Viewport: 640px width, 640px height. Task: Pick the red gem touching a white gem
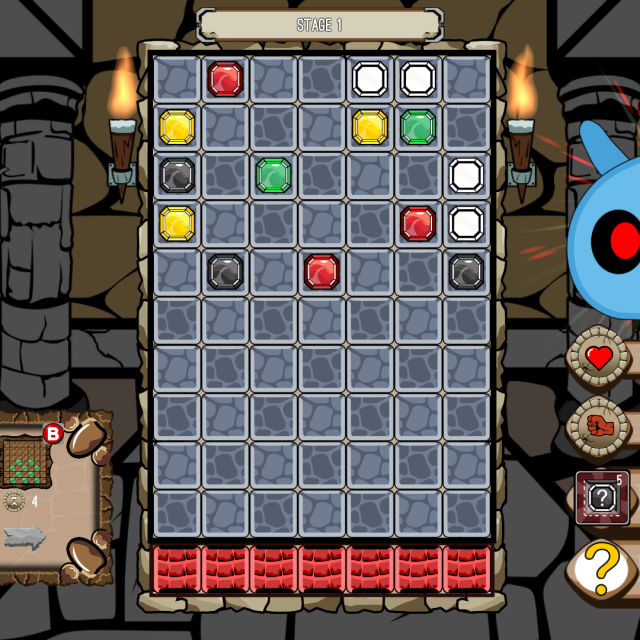pyautogui.click(x=418, y=223)
